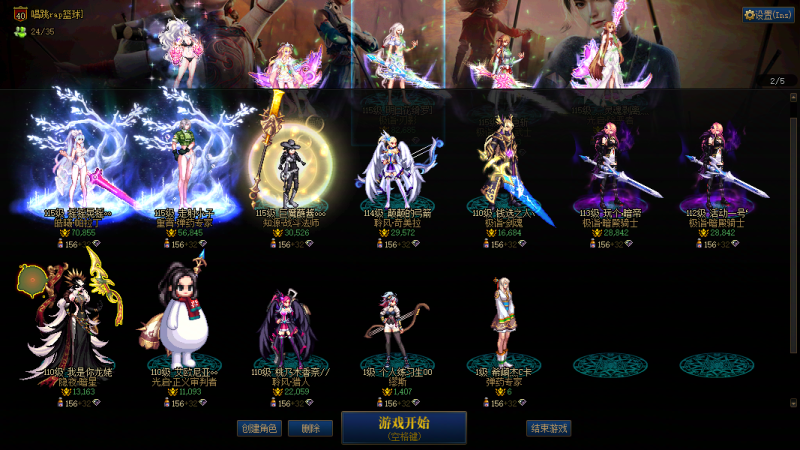Screen dimensions: 800x450
Task: Select the 聆风·猎人 character with pink horns
Action: coord(290,325)
